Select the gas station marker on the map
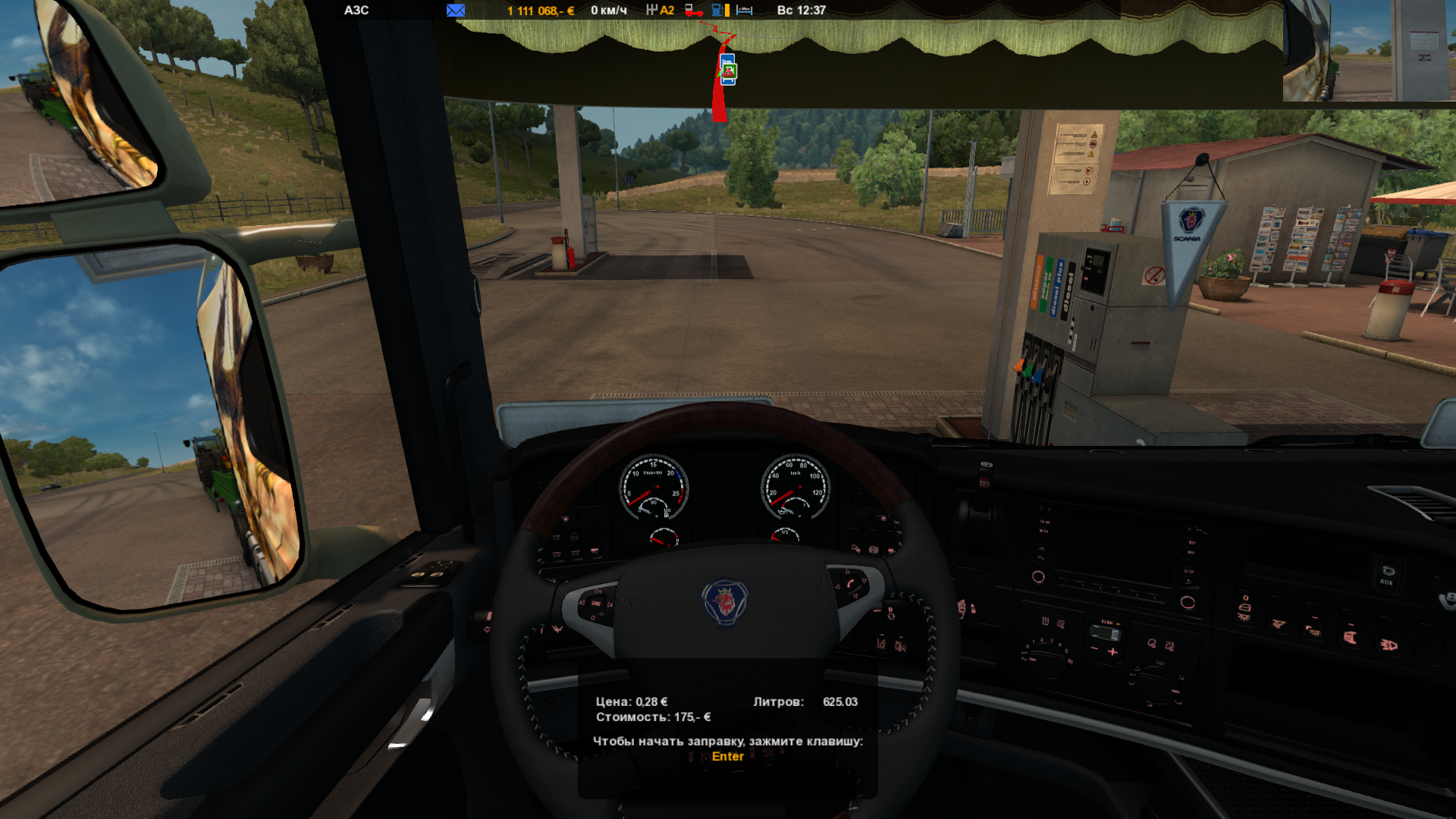The image size is (1456, 819). click(x=728, y=71)
